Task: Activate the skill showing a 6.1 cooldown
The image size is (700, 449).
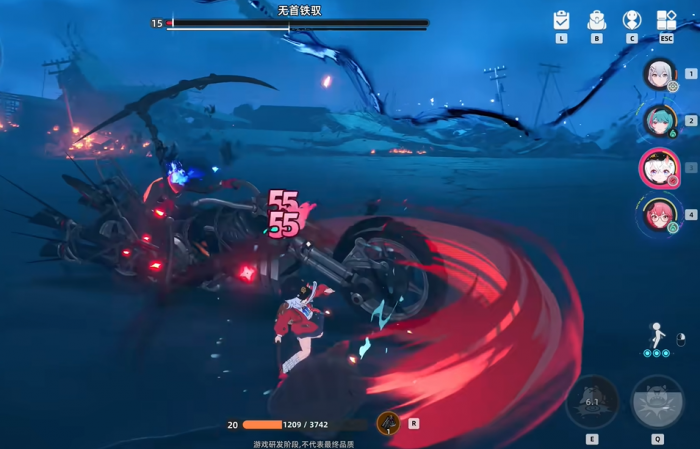Action: coord(592,403)
